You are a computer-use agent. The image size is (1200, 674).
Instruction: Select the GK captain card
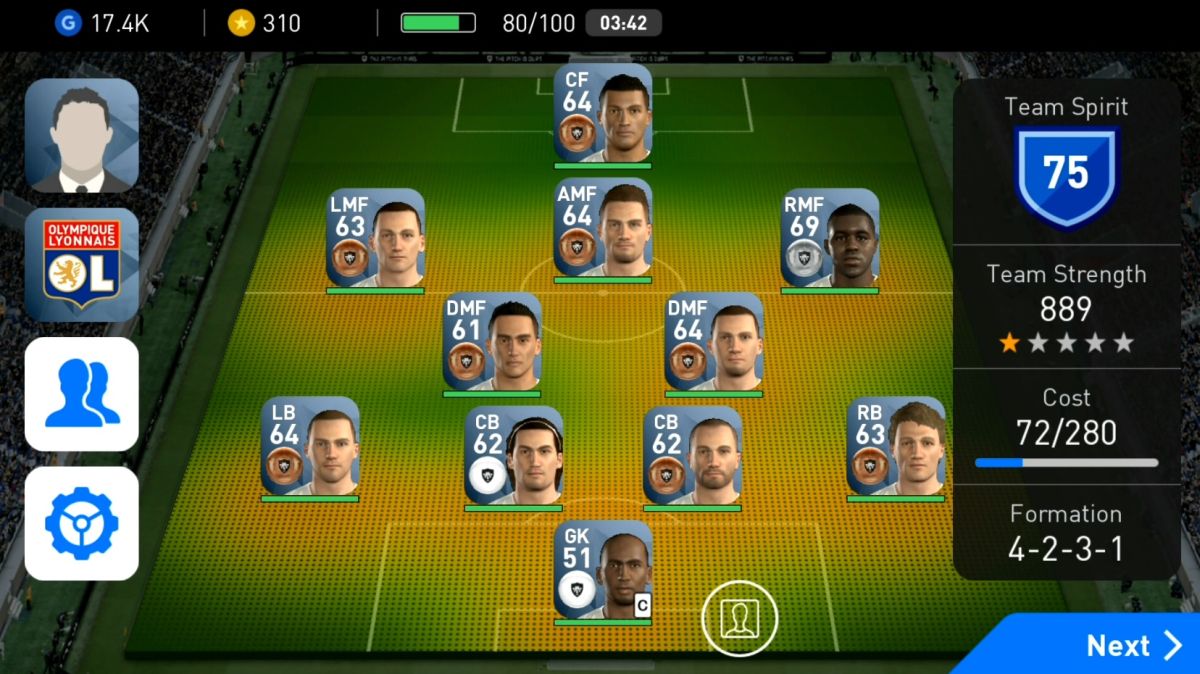(x=603, y=569)
